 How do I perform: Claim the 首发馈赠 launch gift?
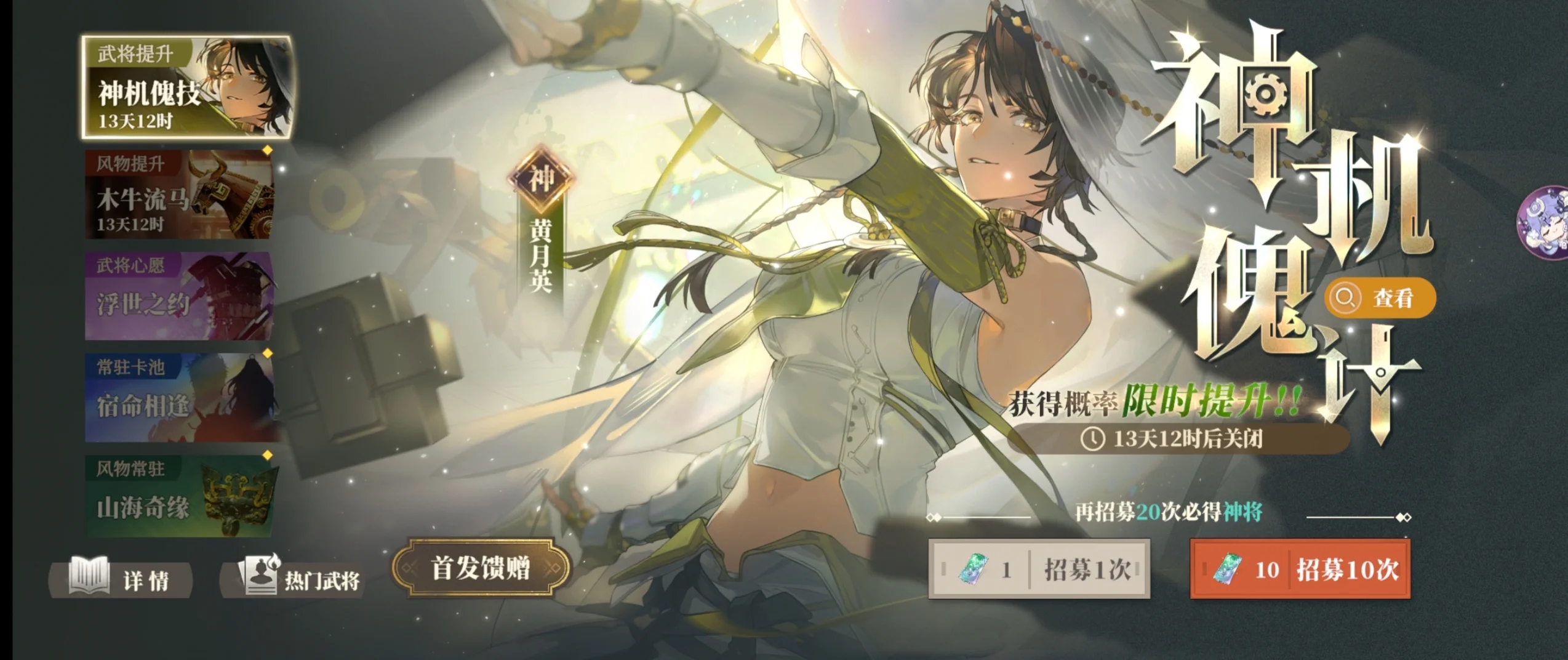pyautogui.click(x=481, y=569)
